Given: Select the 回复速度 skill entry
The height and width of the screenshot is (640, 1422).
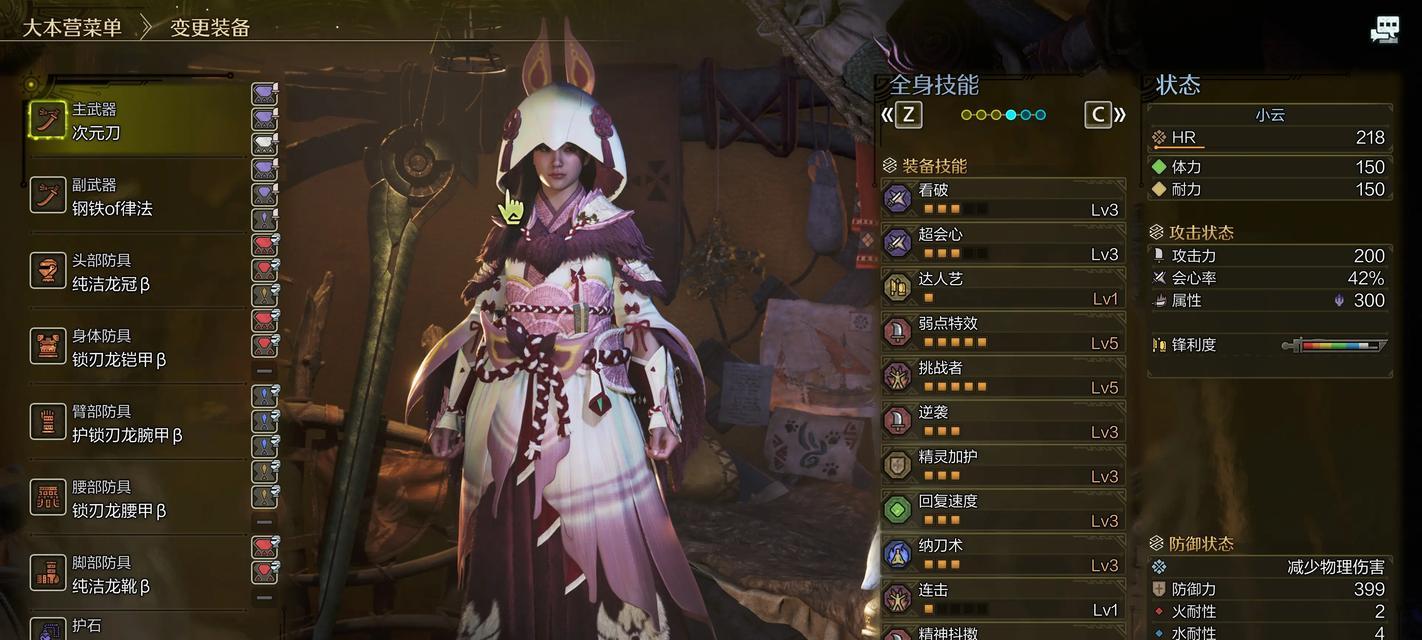Looking at the screenshot, I should (x=1003, y=510).
